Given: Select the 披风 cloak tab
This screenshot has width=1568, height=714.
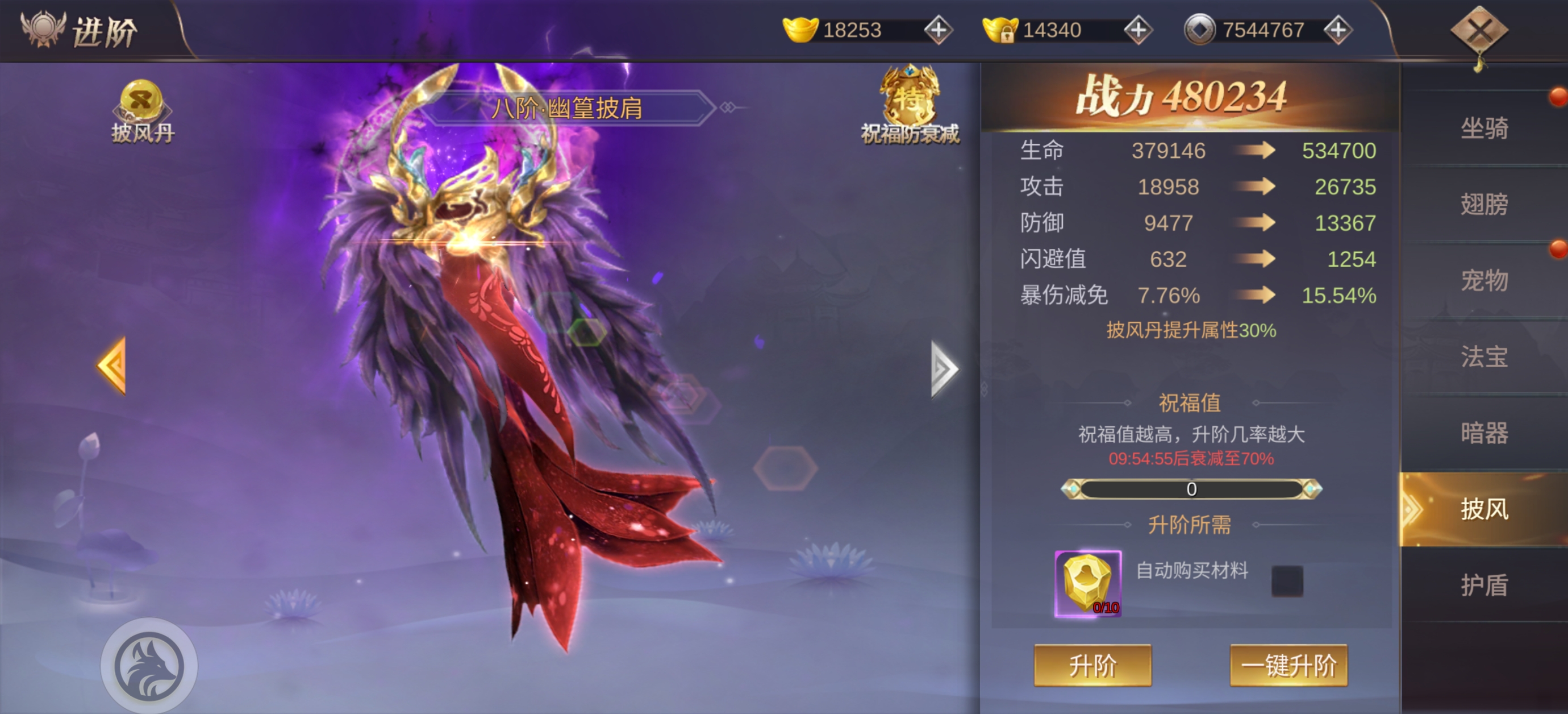Looking at the screenshot, I should (x=1484, y=509).
